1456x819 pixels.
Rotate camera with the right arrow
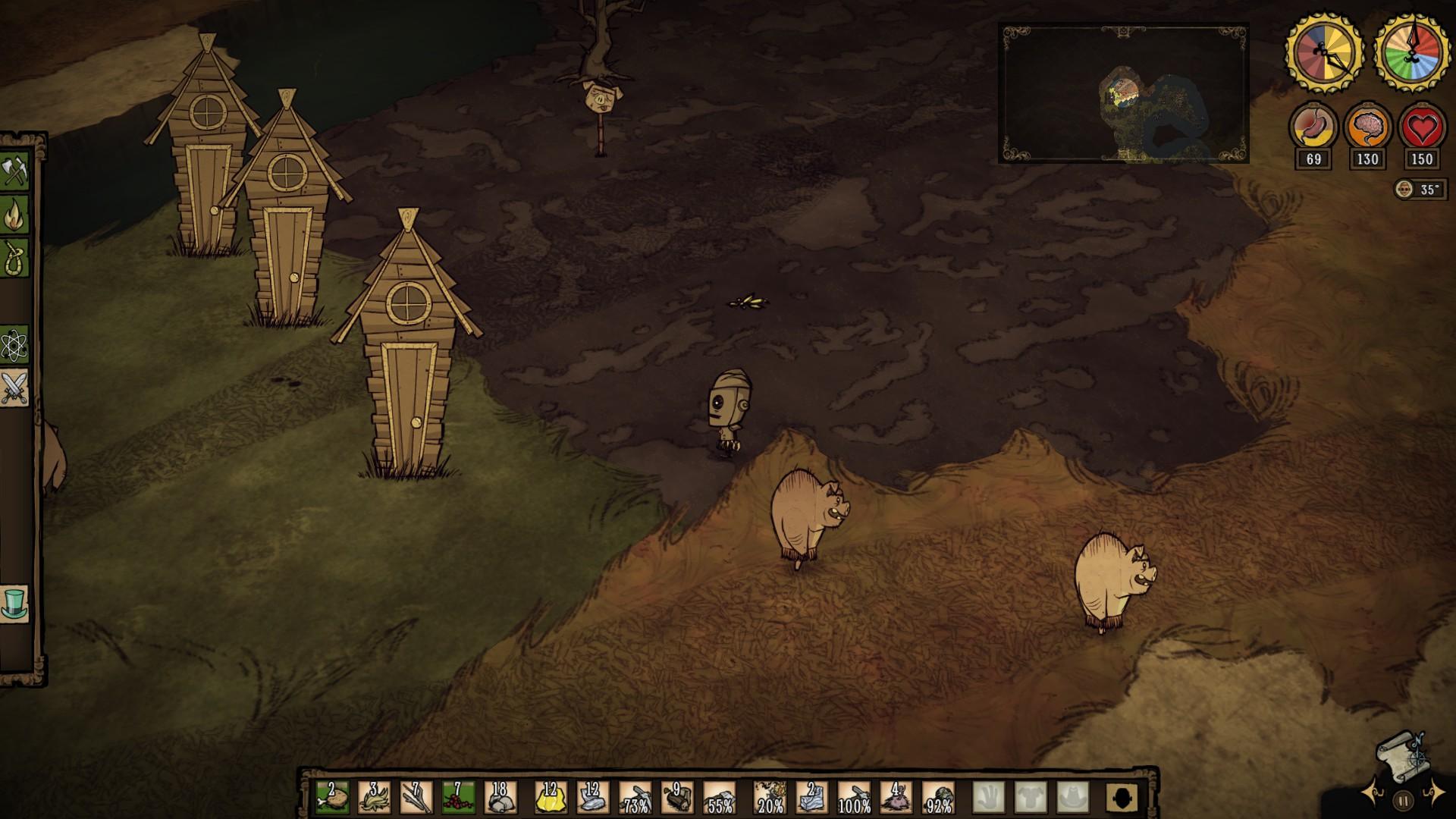tap(1434, 793)
